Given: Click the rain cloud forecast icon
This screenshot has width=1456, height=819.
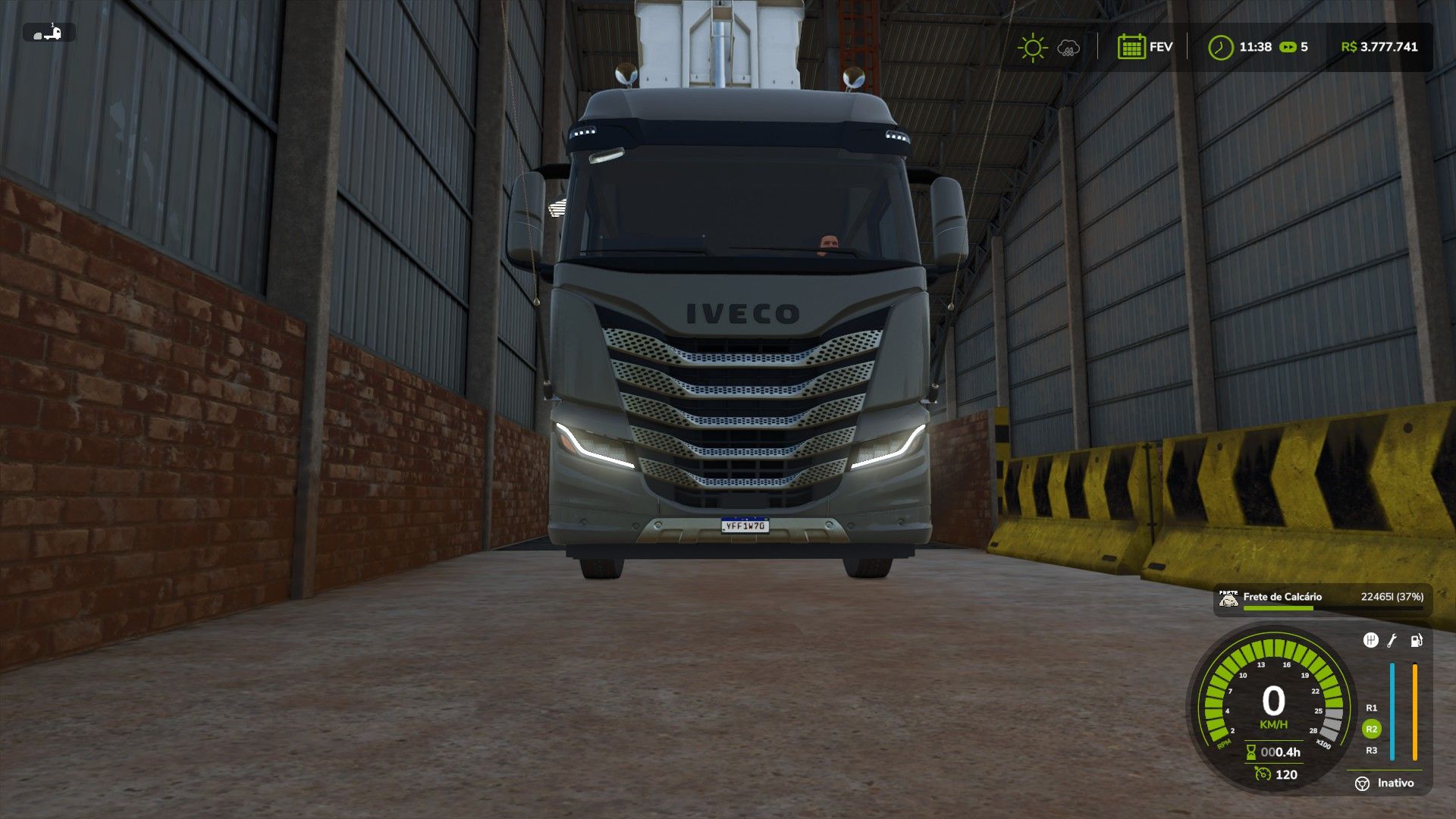Looking at the screenshot, I should click(x=1068, y=47).
